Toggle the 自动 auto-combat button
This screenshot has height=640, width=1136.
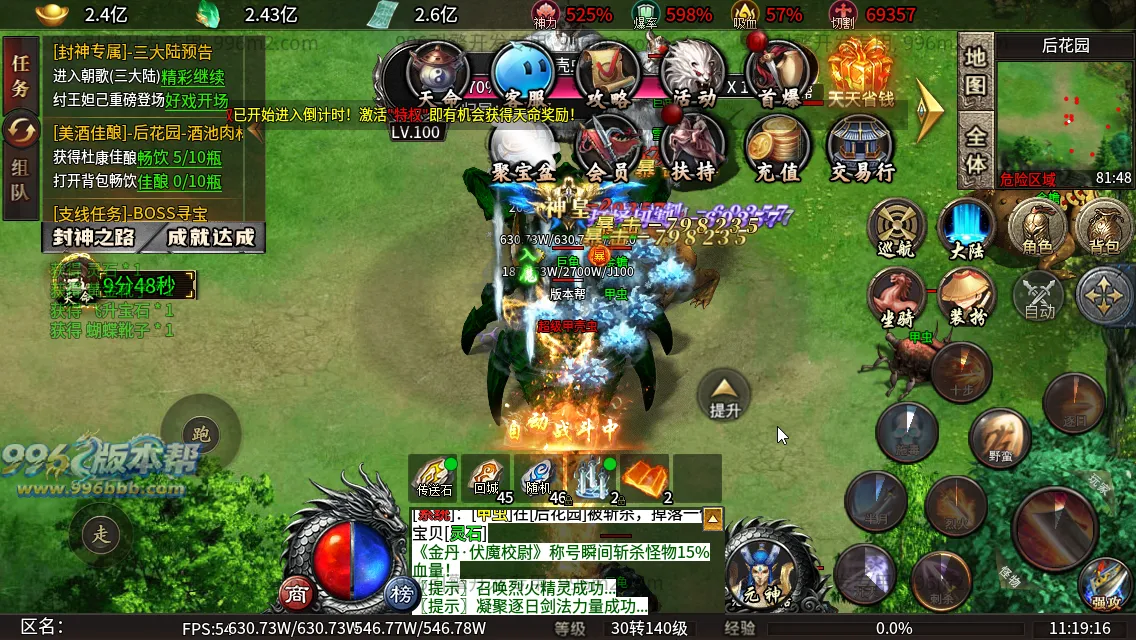click(x=1040, y=297)
